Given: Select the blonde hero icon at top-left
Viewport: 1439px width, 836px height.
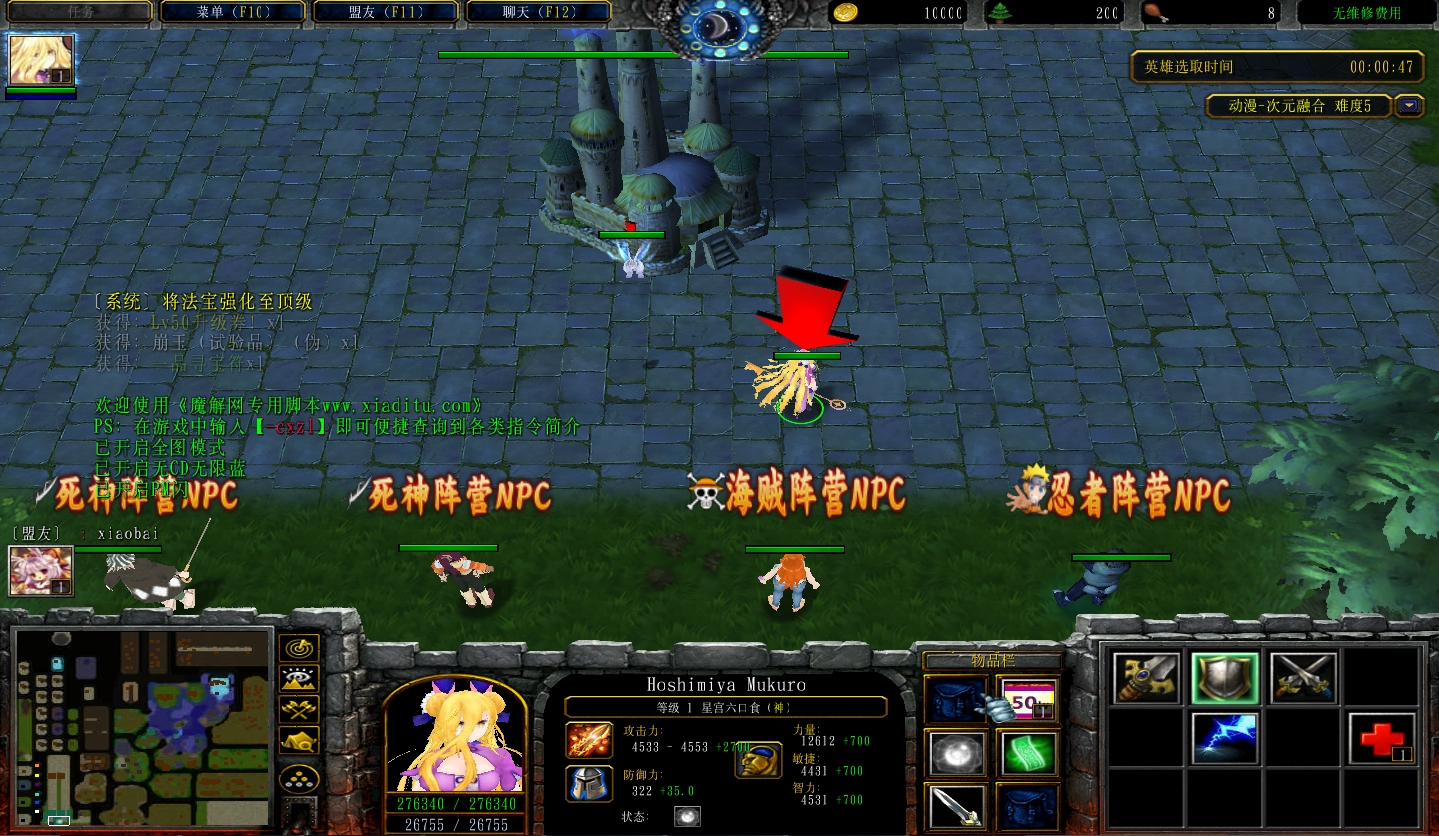Looking at the screenshot, I should tap(41, 60).
